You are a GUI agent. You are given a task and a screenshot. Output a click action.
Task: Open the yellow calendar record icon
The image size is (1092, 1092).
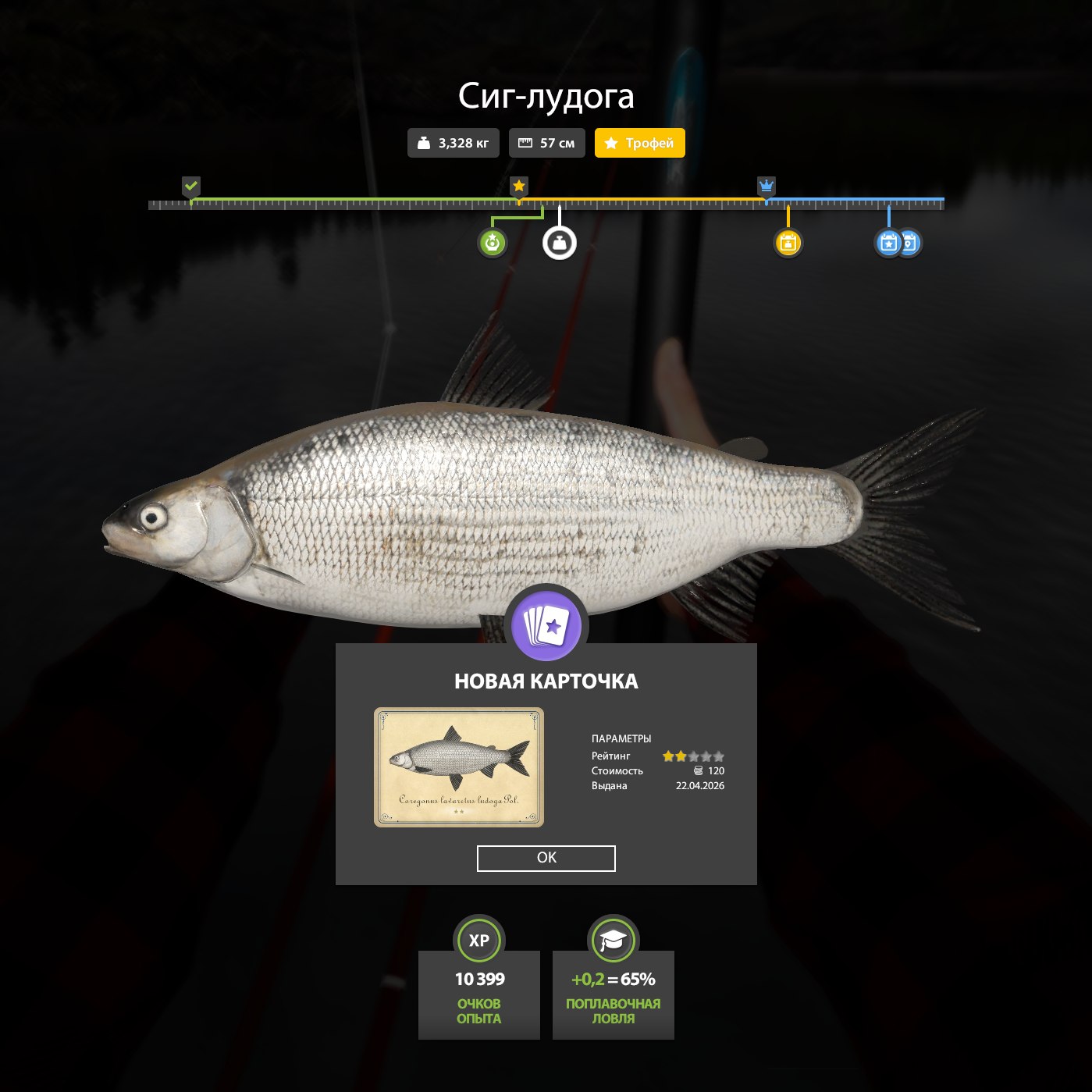[x=788, y=244]
